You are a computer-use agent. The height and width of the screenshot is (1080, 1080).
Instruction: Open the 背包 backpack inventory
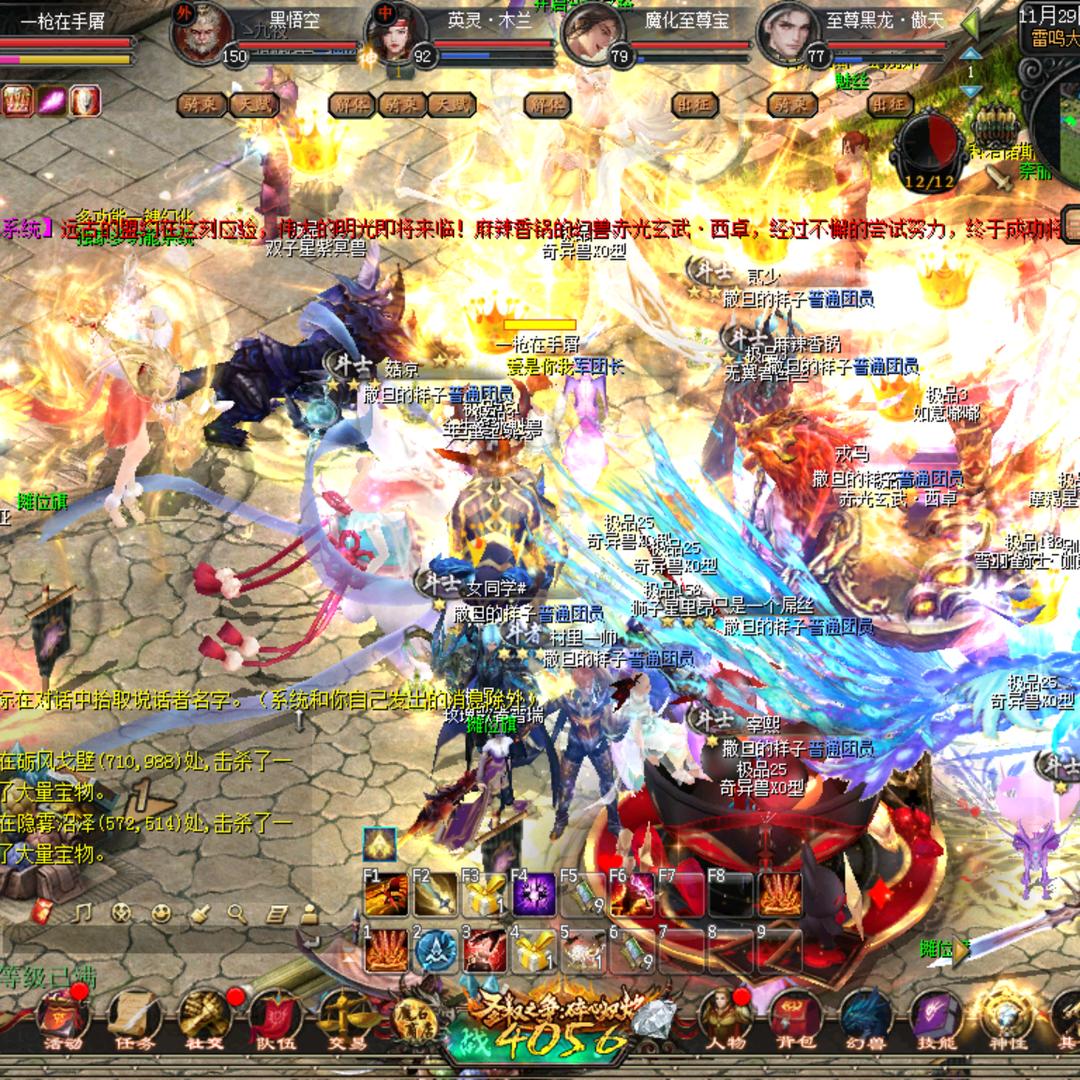click(x=794, y=1020)
